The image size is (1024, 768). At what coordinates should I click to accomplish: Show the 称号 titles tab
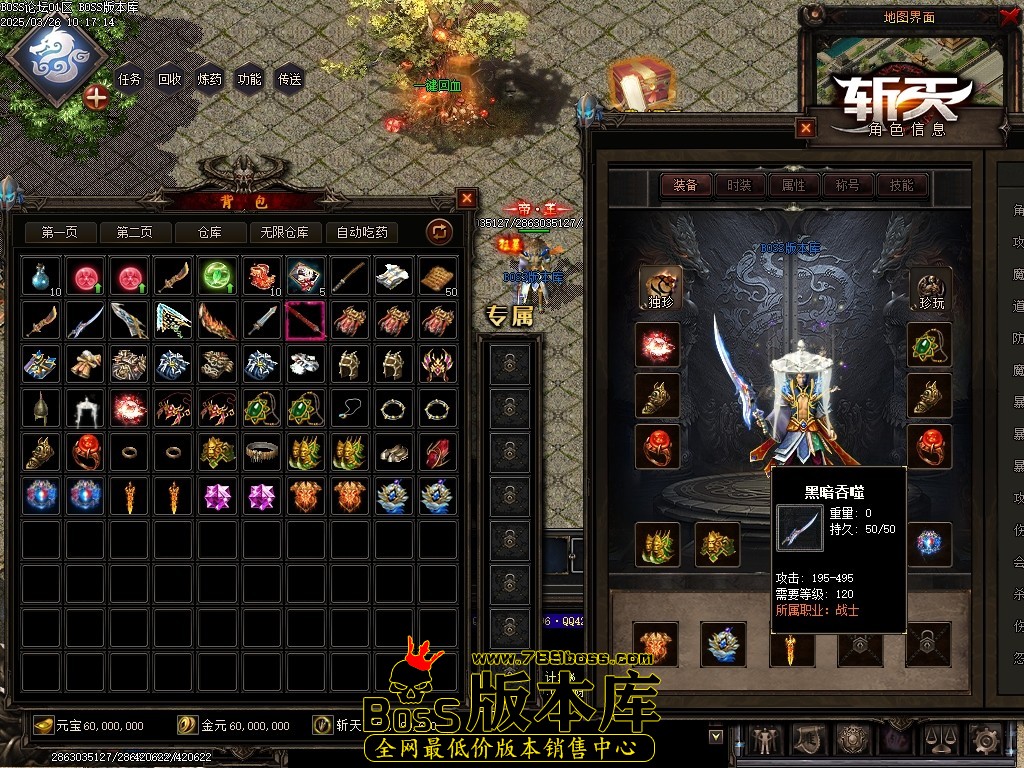click(847, 185)
